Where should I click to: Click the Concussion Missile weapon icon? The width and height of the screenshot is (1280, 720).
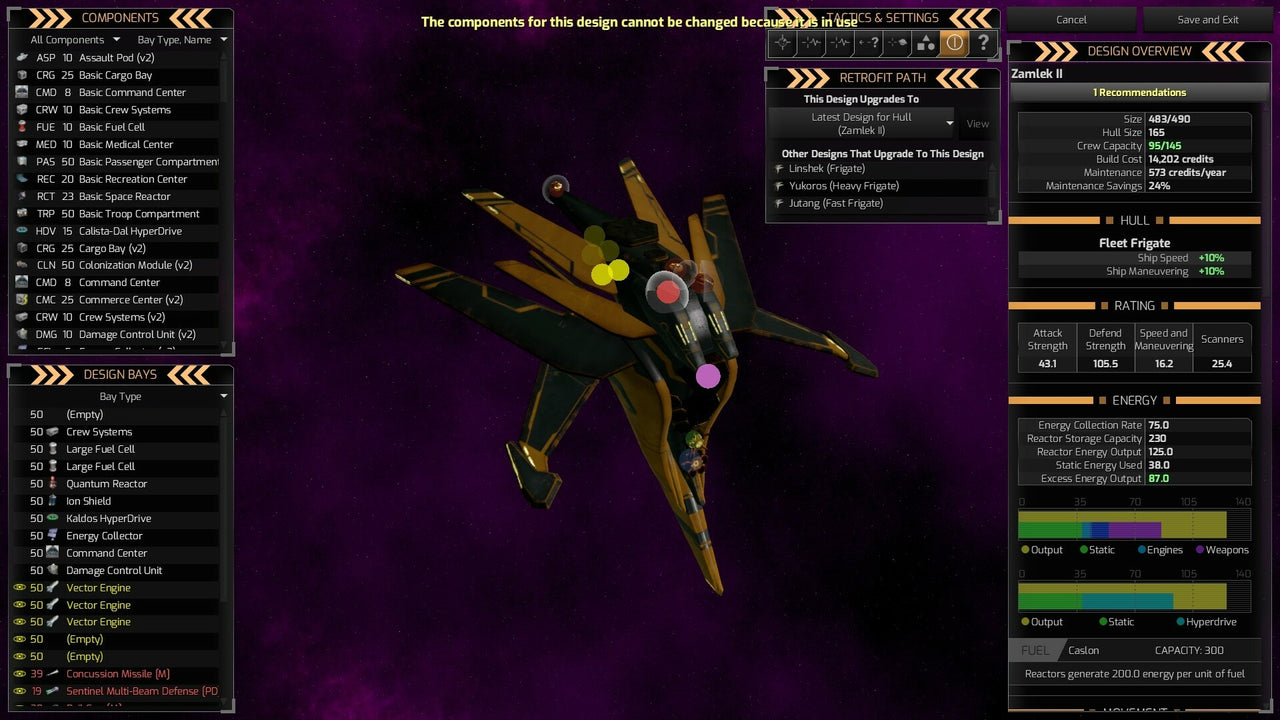[x=50, y=673]
